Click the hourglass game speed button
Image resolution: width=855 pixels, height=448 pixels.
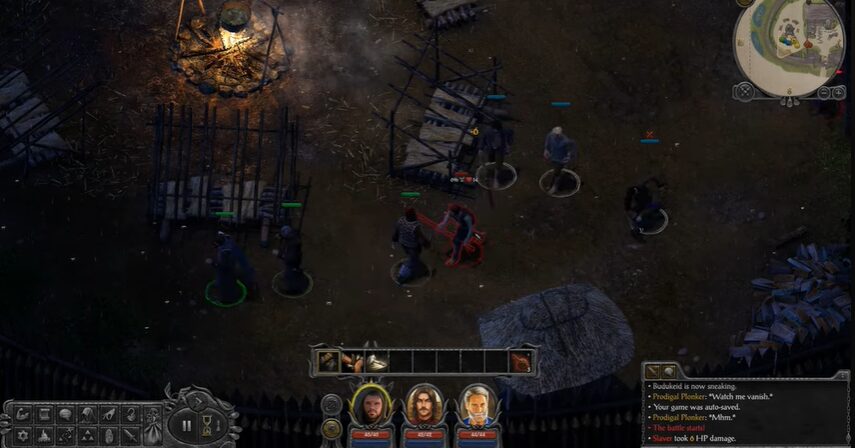pyautogui.click(x=208, y=425)
